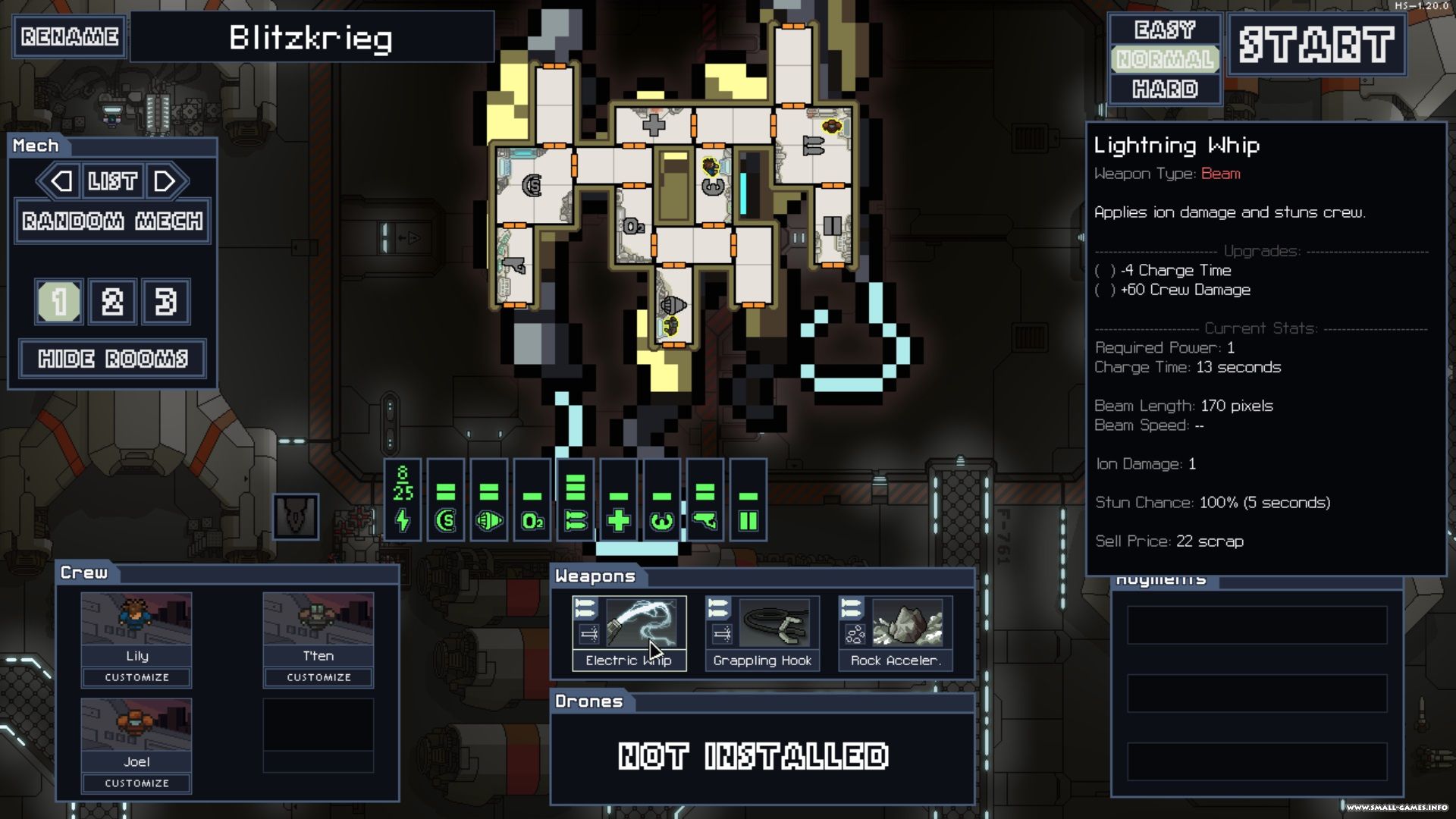Customize crew member T'ten
This screenshot has height=819, width=1456.
click(318, 677)
